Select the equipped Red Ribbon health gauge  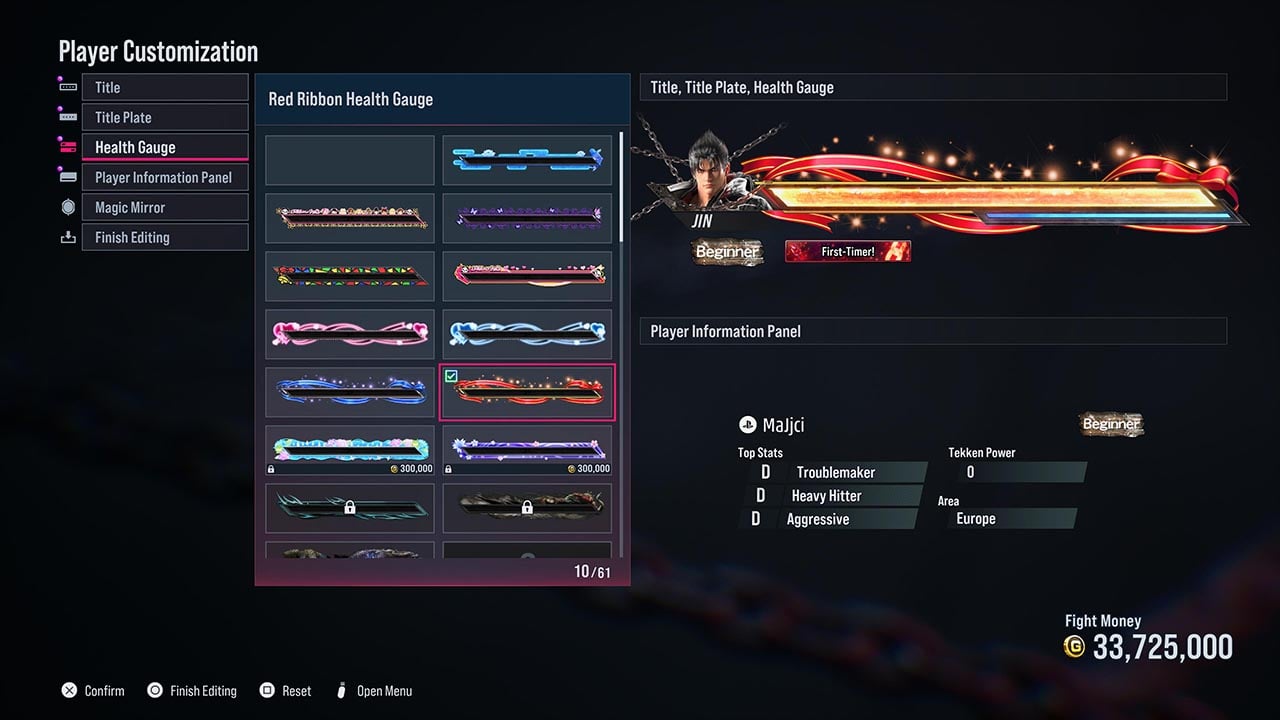click(x=527, y=392)
